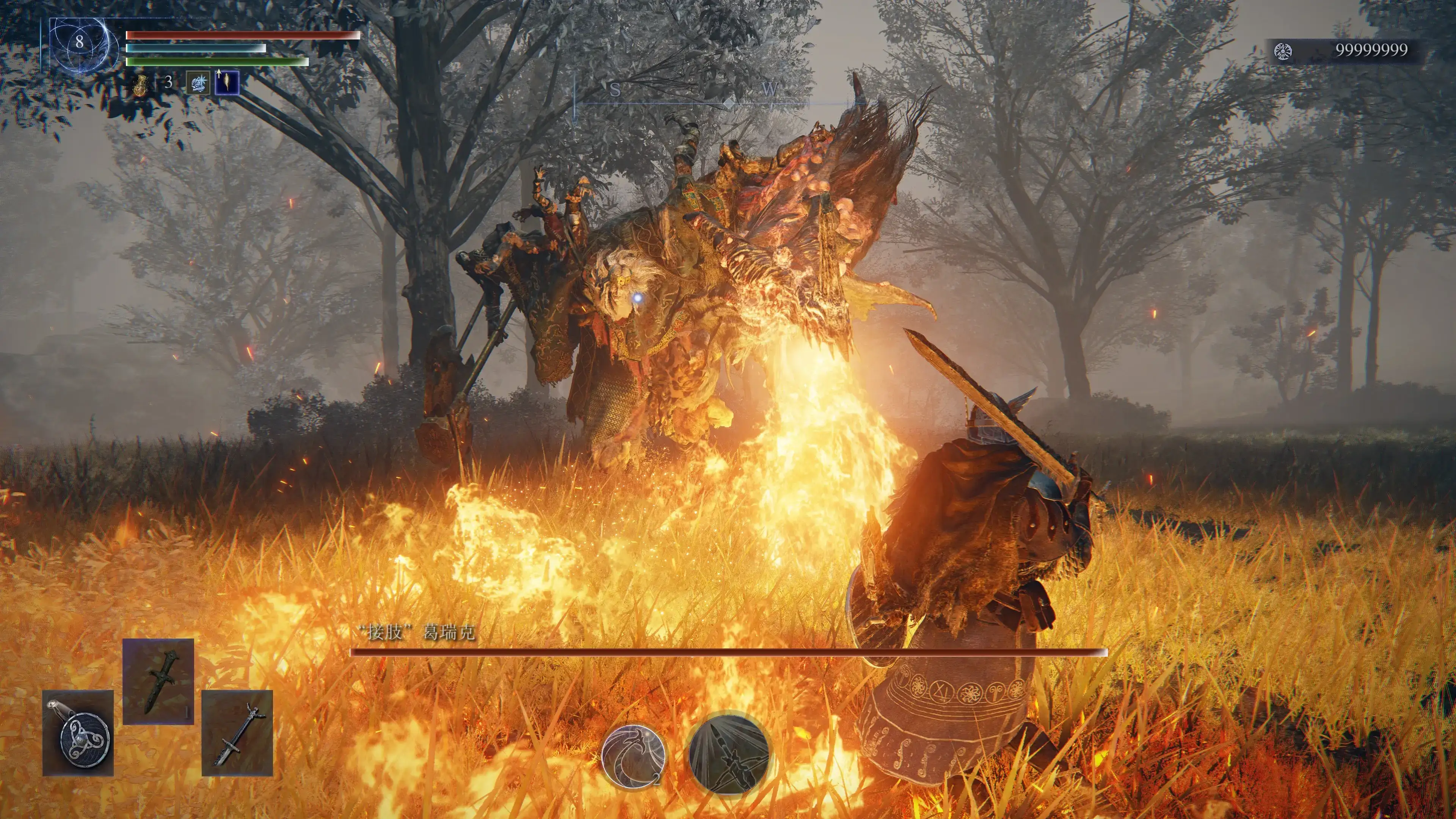1456x819 pixels.
Task: Click the level 8 circular emblem
Action: [x=79, y=42]
